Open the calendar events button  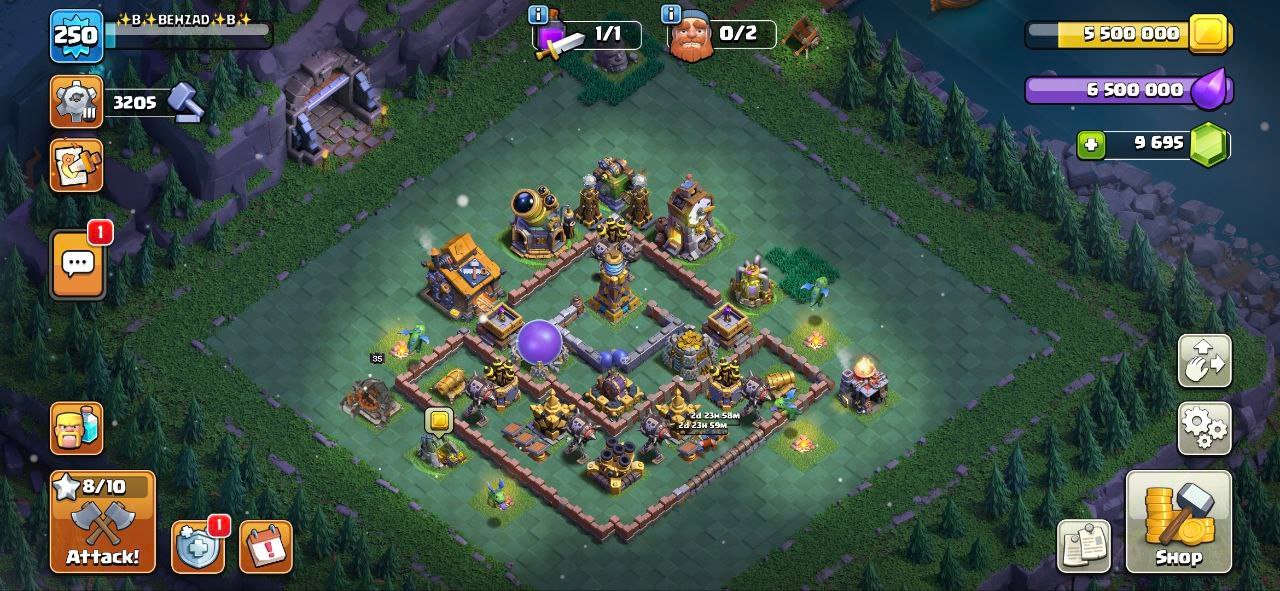pyautogui.click(x=266, y=547)
